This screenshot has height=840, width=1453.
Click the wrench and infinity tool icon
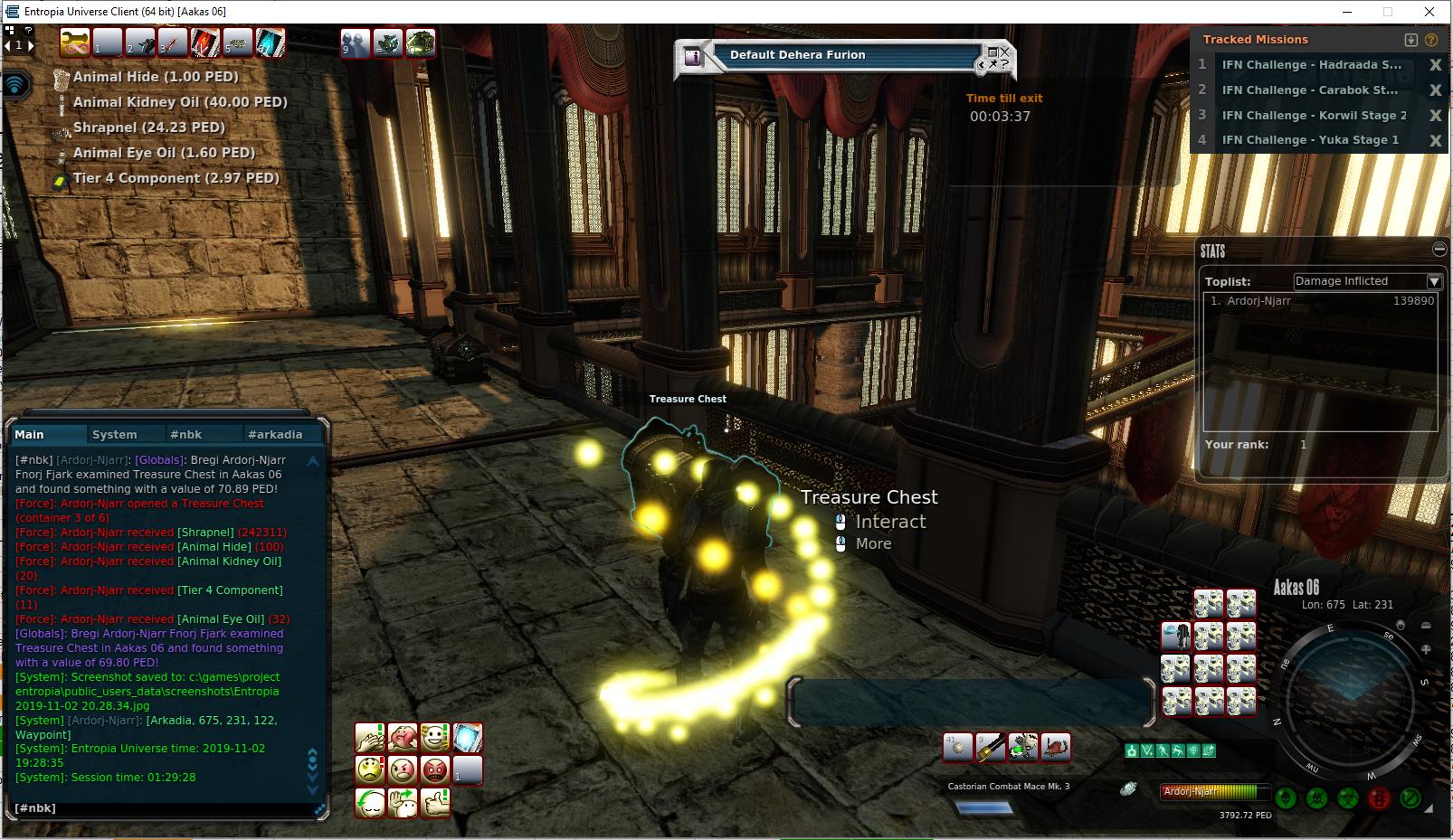[74, 42]
